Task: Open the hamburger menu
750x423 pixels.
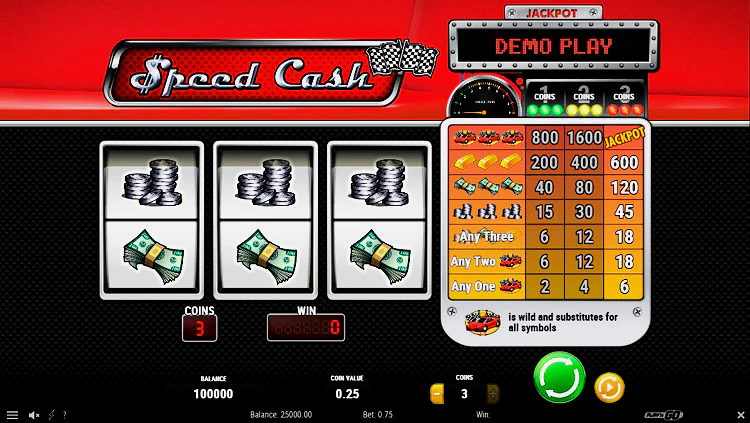Action: coord(12,415)
